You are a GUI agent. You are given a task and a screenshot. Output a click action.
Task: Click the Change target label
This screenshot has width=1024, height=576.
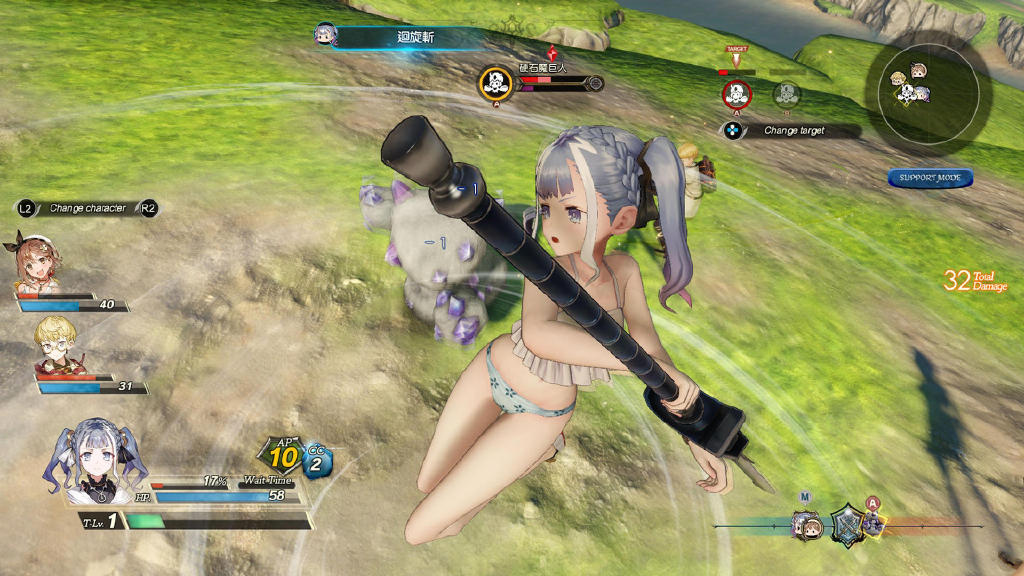tap(794, 131)
